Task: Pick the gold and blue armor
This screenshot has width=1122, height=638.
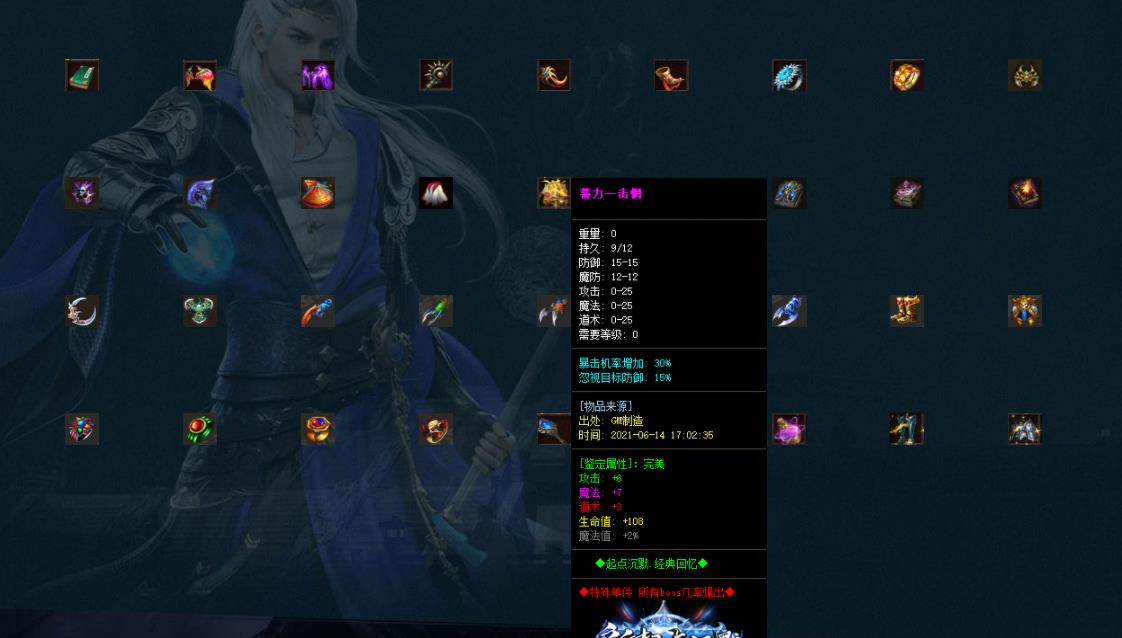Action: point(1025,311)
